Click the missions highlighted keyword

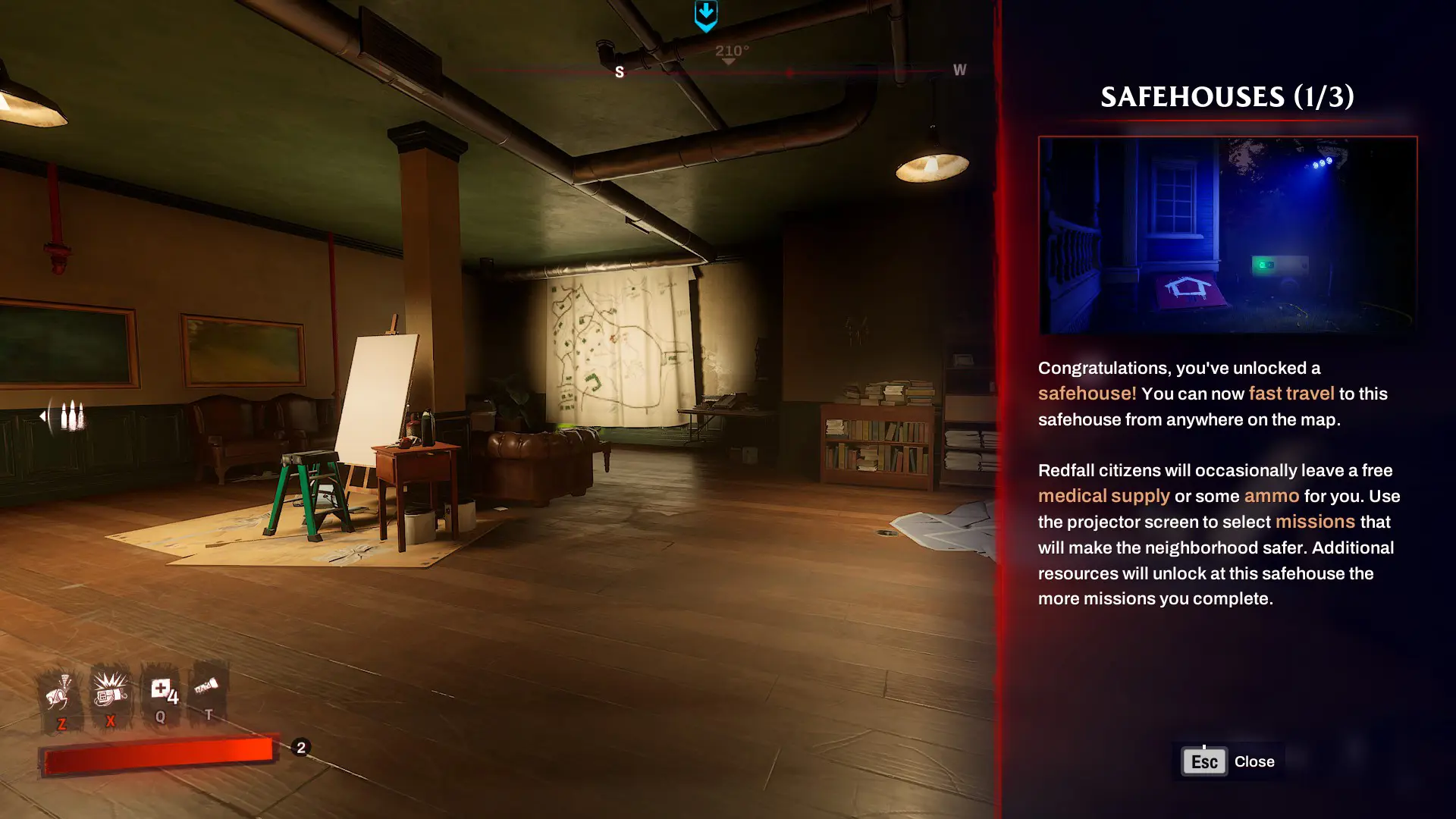(x=1315, y=521)
